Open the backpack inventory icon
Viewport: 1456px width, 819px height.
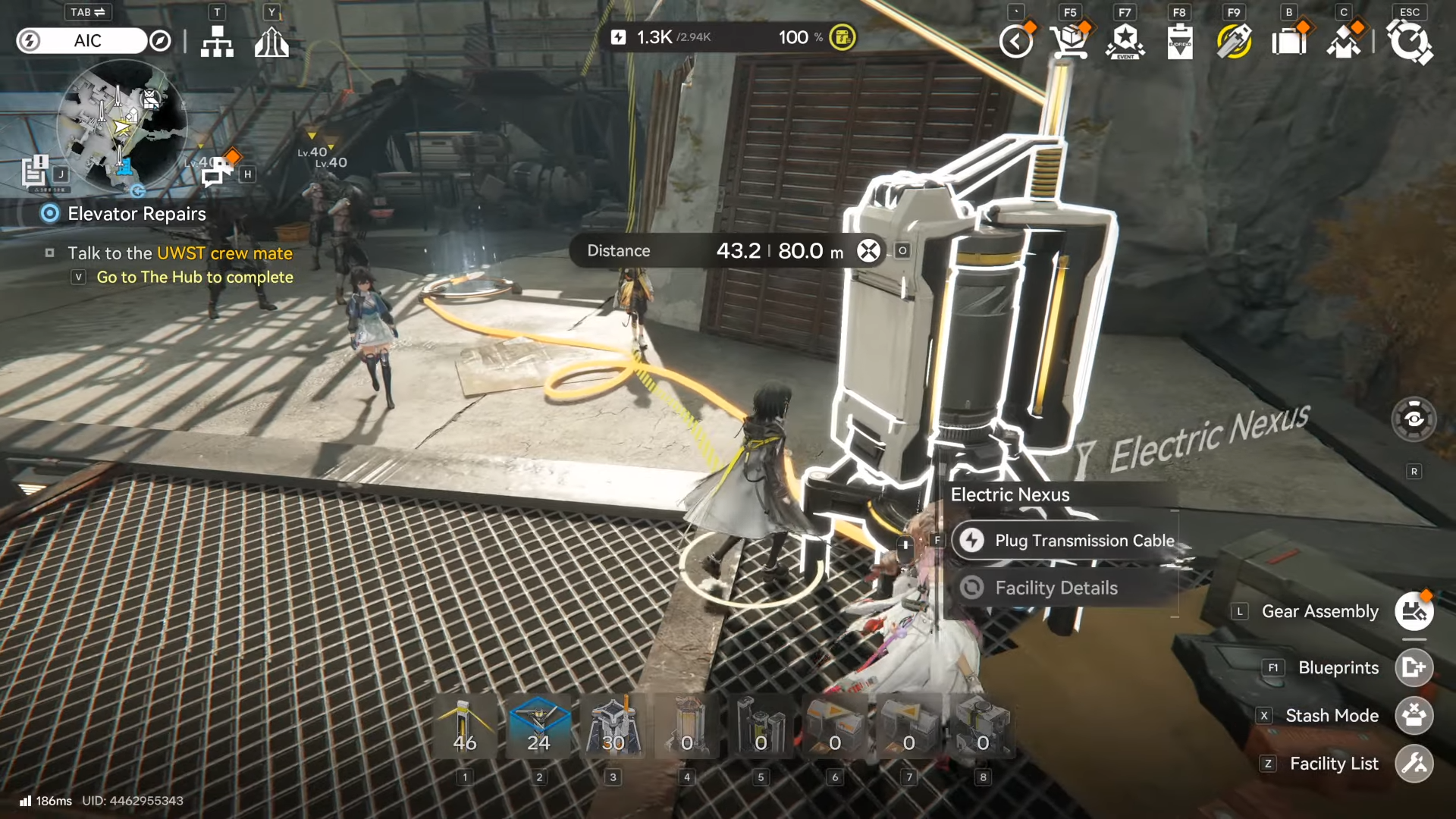coord(1288,41)
